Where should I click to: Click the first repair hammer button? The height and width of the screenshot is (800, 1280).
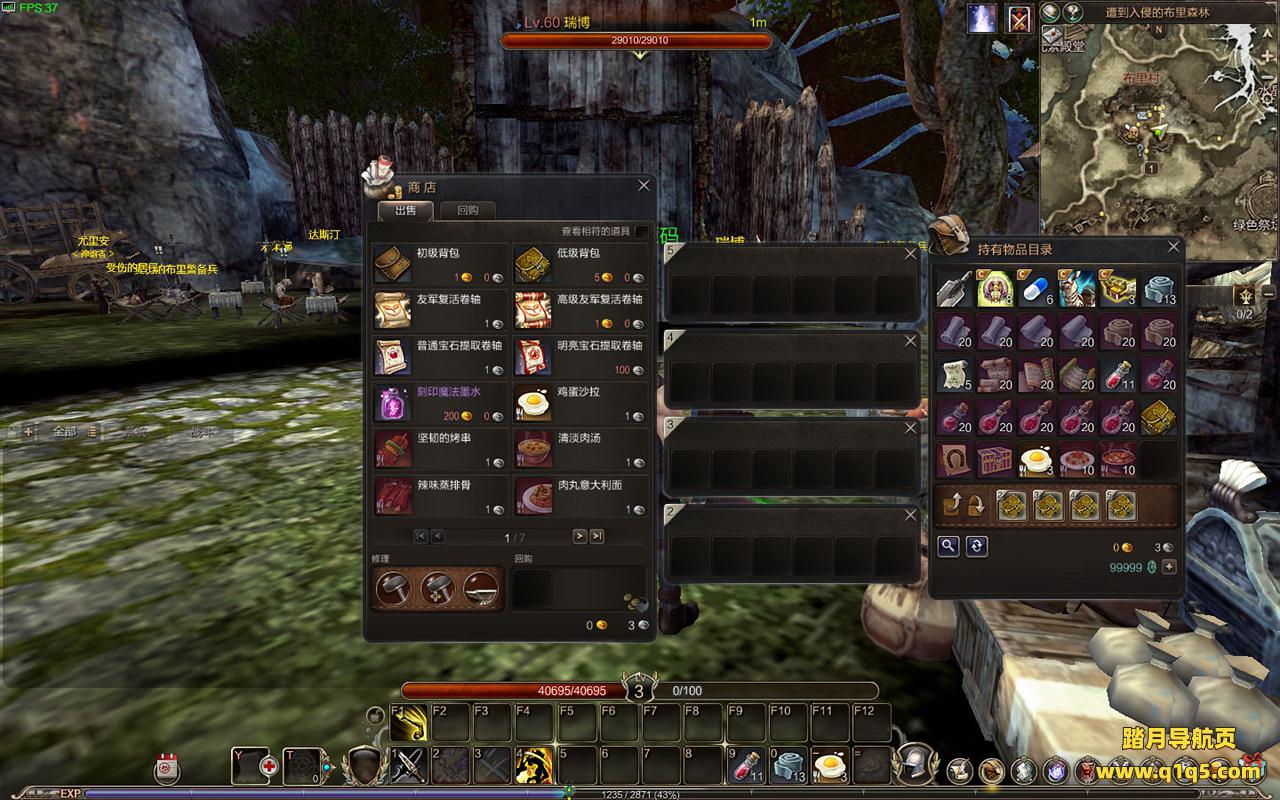392,589
